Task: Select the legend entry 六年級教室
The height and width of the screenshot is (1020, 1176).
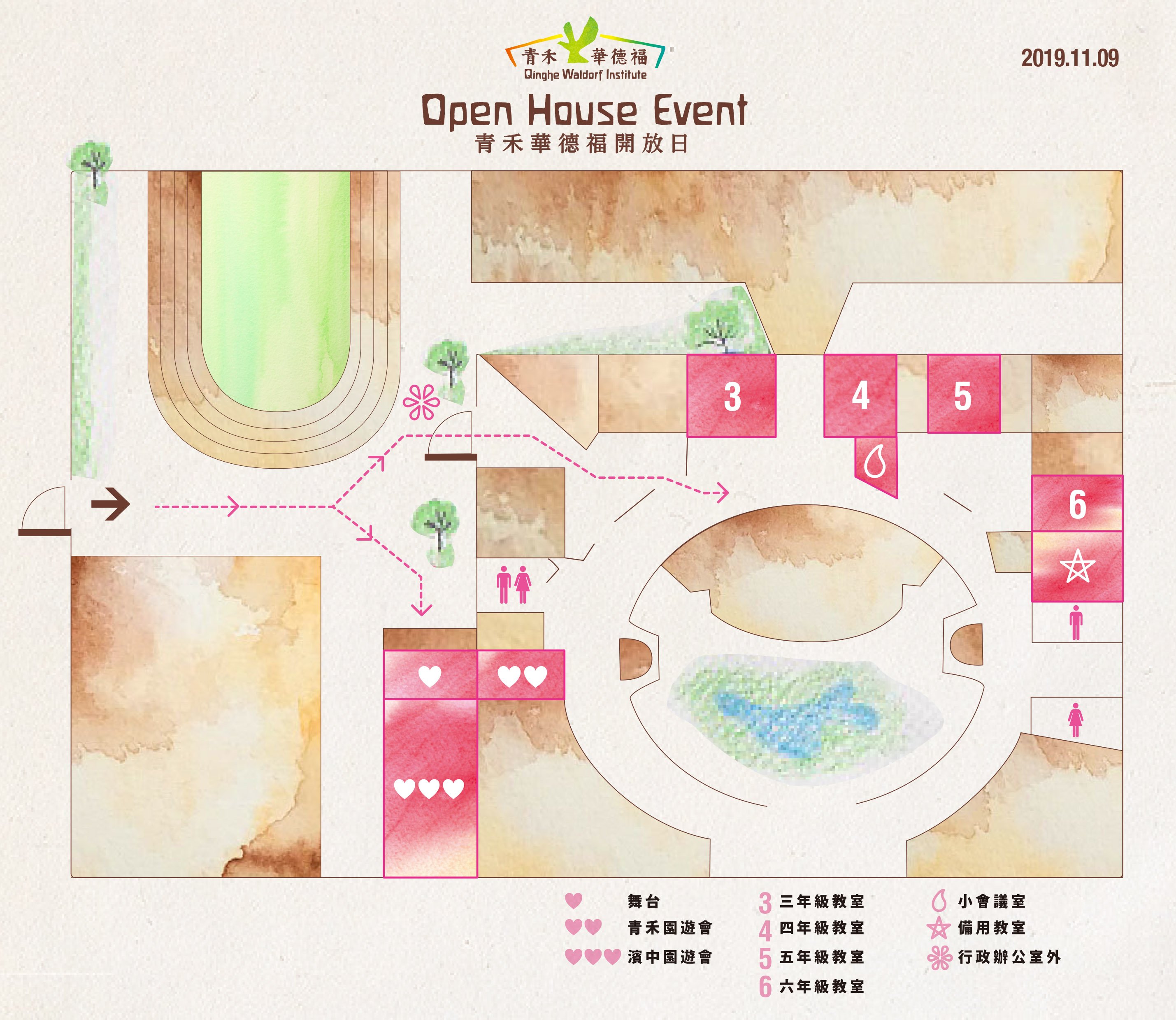Action: [x=821, y=986]
